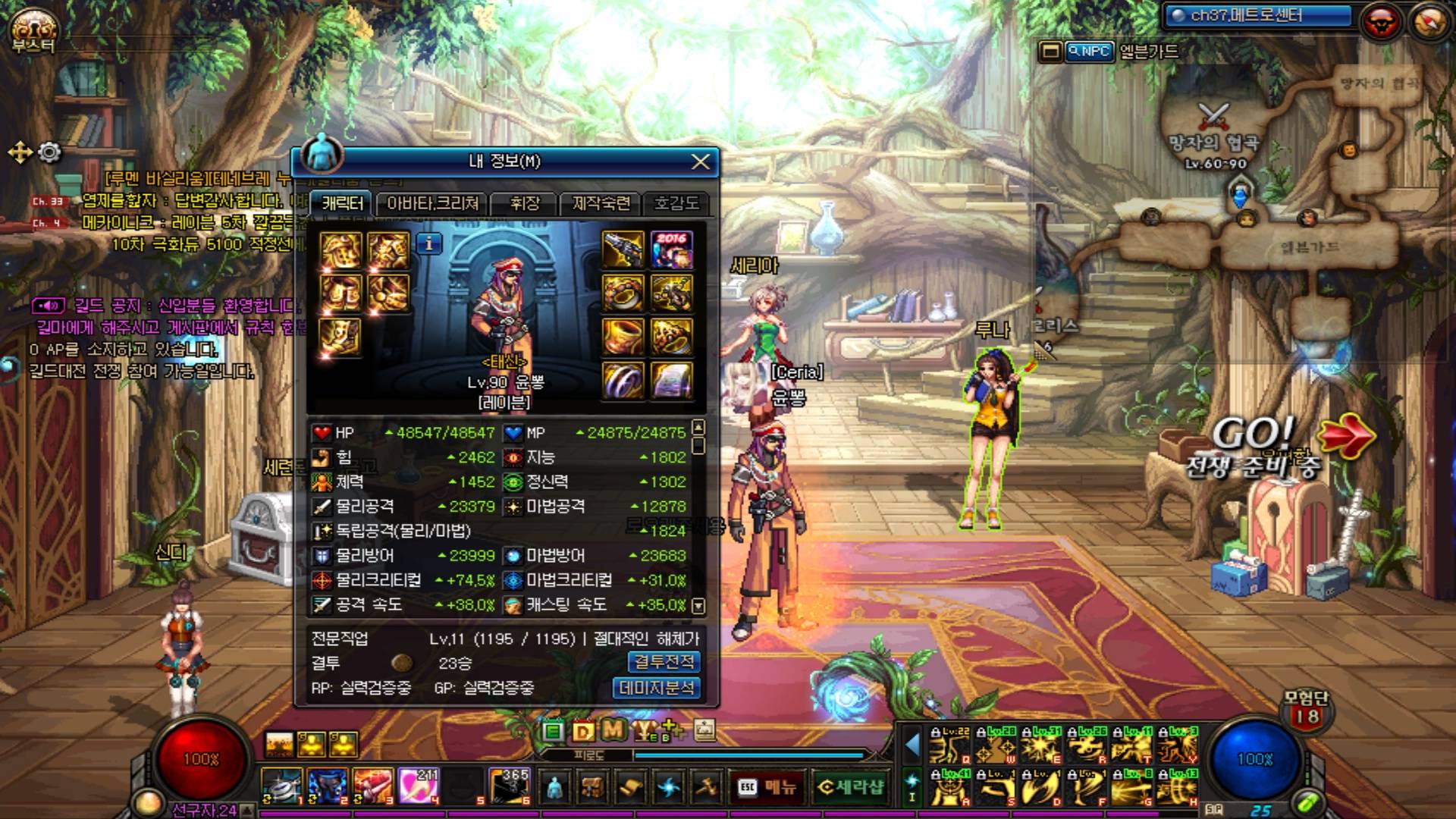Select the 2016 title item slot
1456x819 pixels.
coord(671,250)
